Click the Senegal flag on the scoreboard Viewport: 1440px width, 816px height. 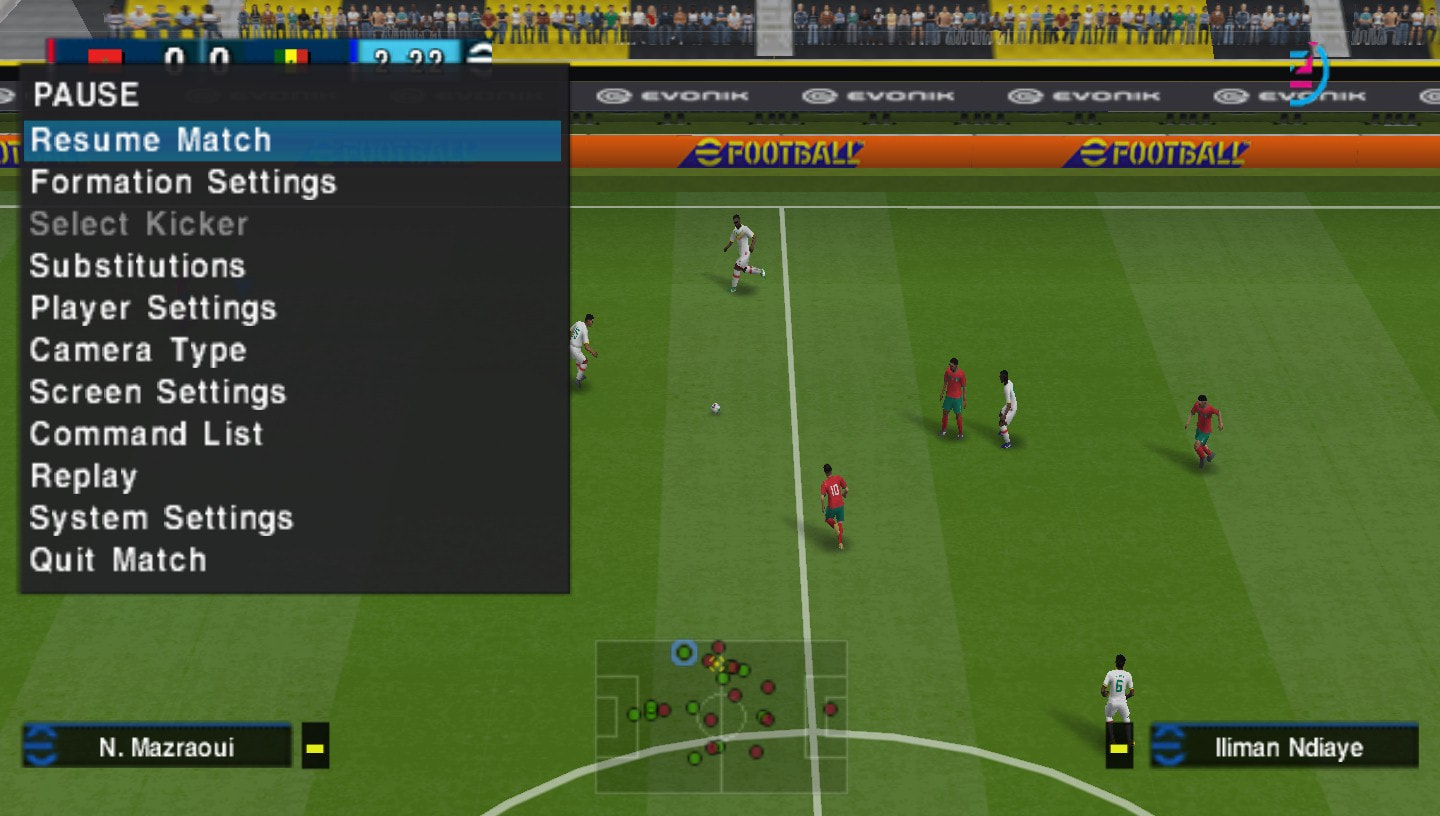(x=291, y=55)
